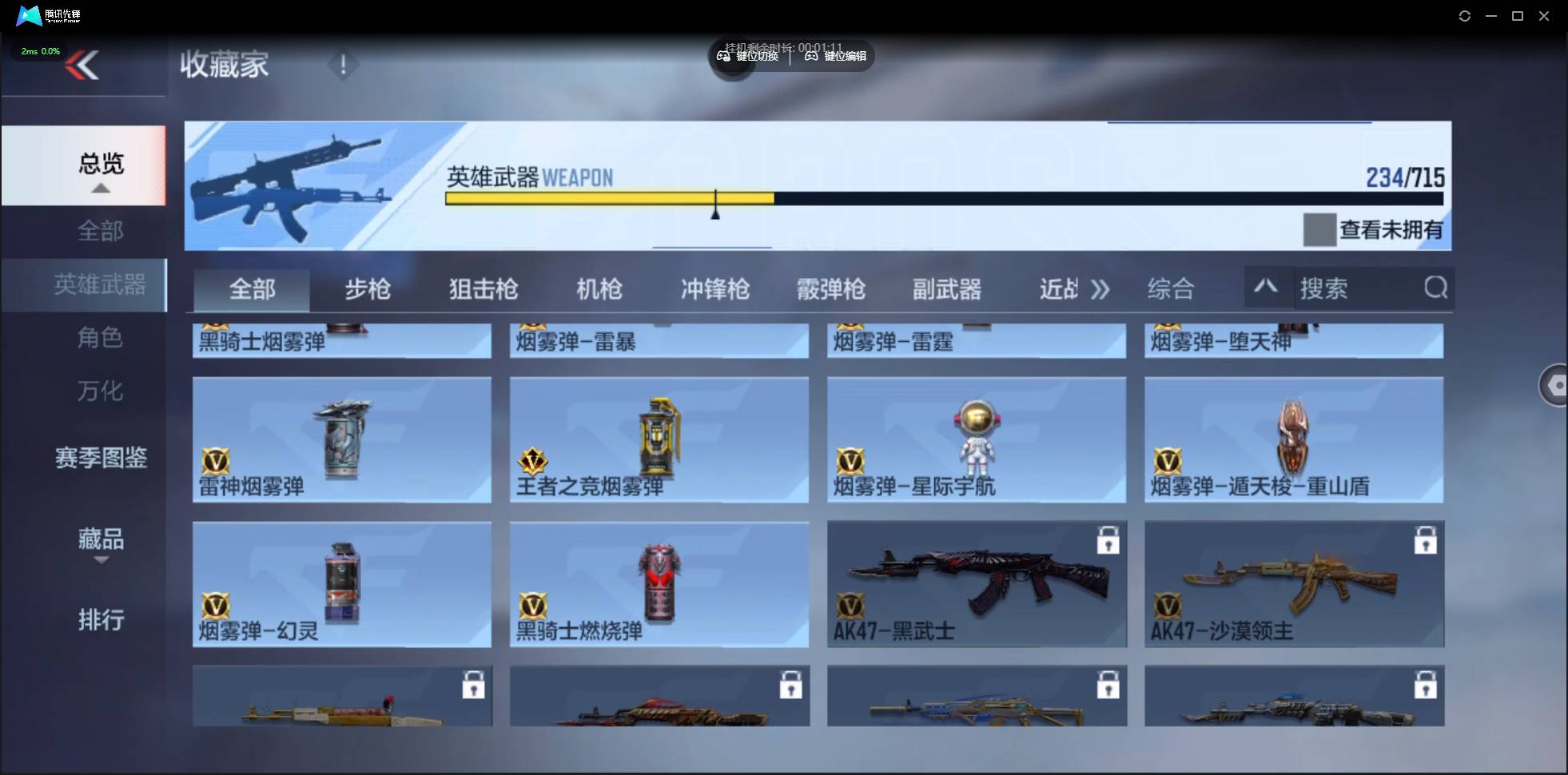Image resolution: width=1568 pixels, height=775 pixels.
Task: Click the lock icon on AK47-沙漠领主
Action: [x=1427, y=540]
